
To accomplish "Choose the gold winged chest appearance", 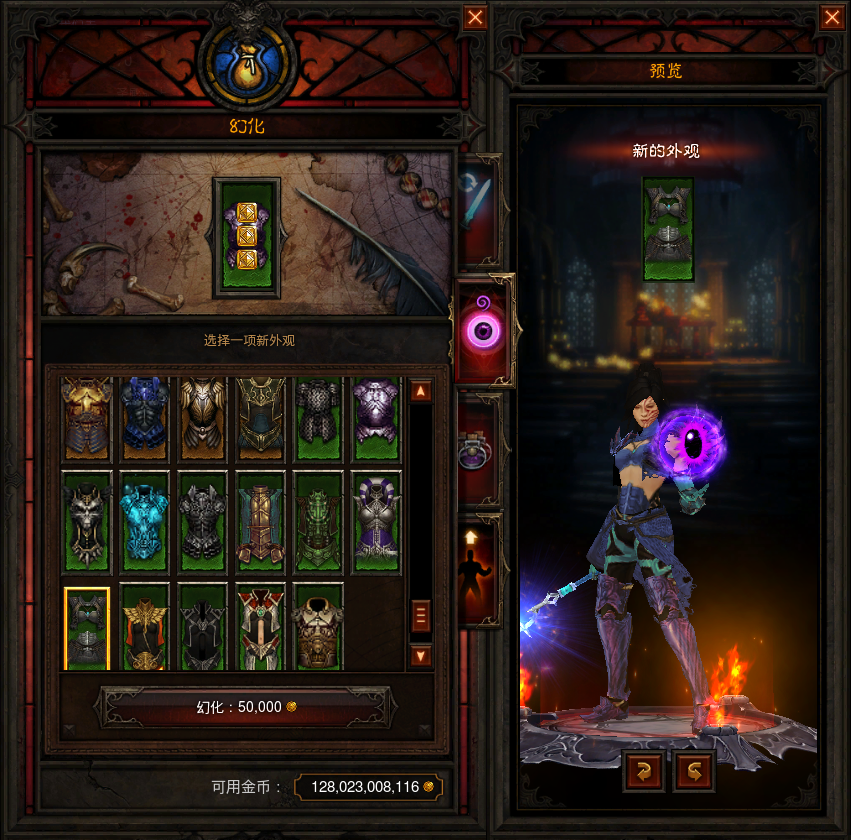I will 145,627.
